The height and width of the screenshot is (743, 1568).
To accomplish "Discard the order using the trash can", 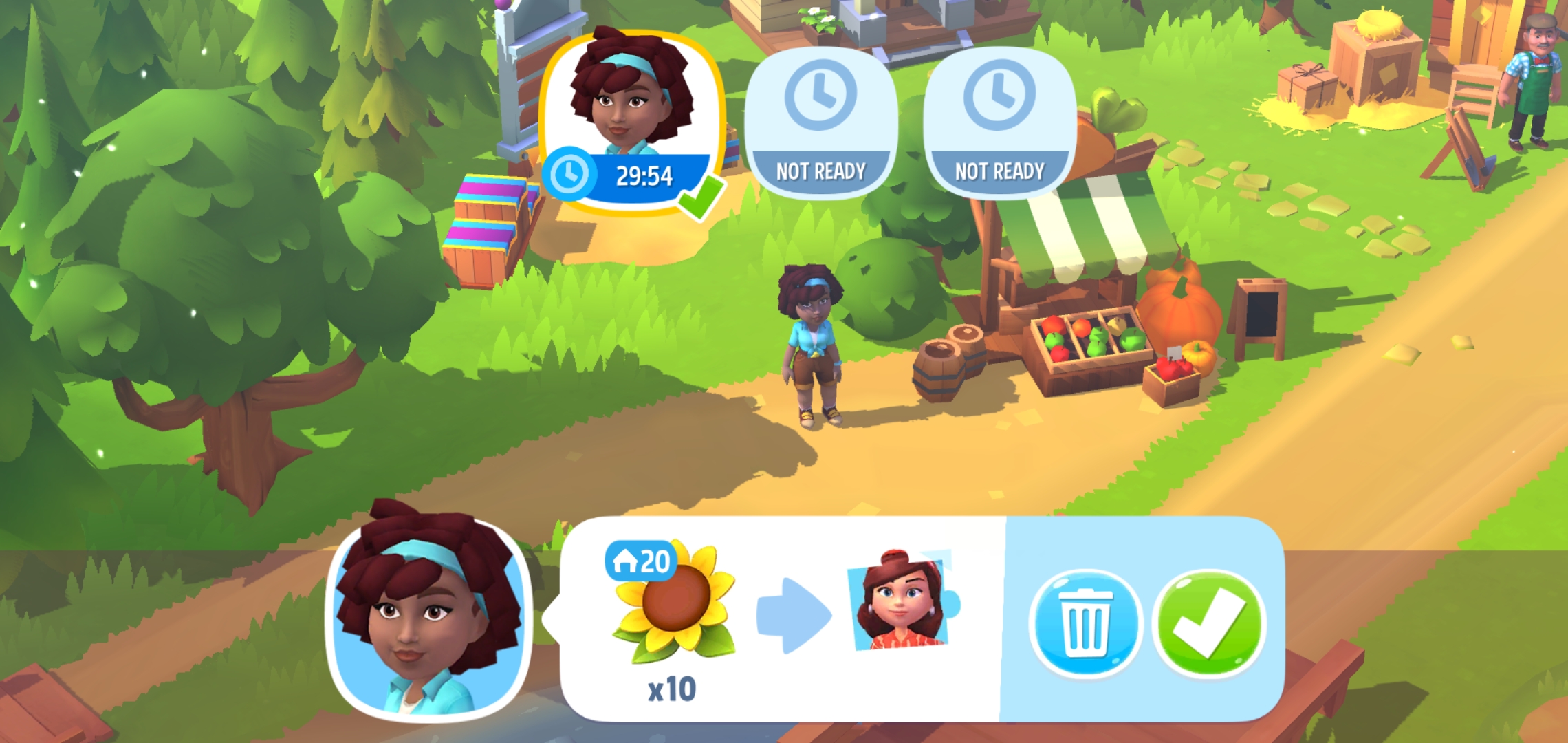I will tap(1085, 623).
